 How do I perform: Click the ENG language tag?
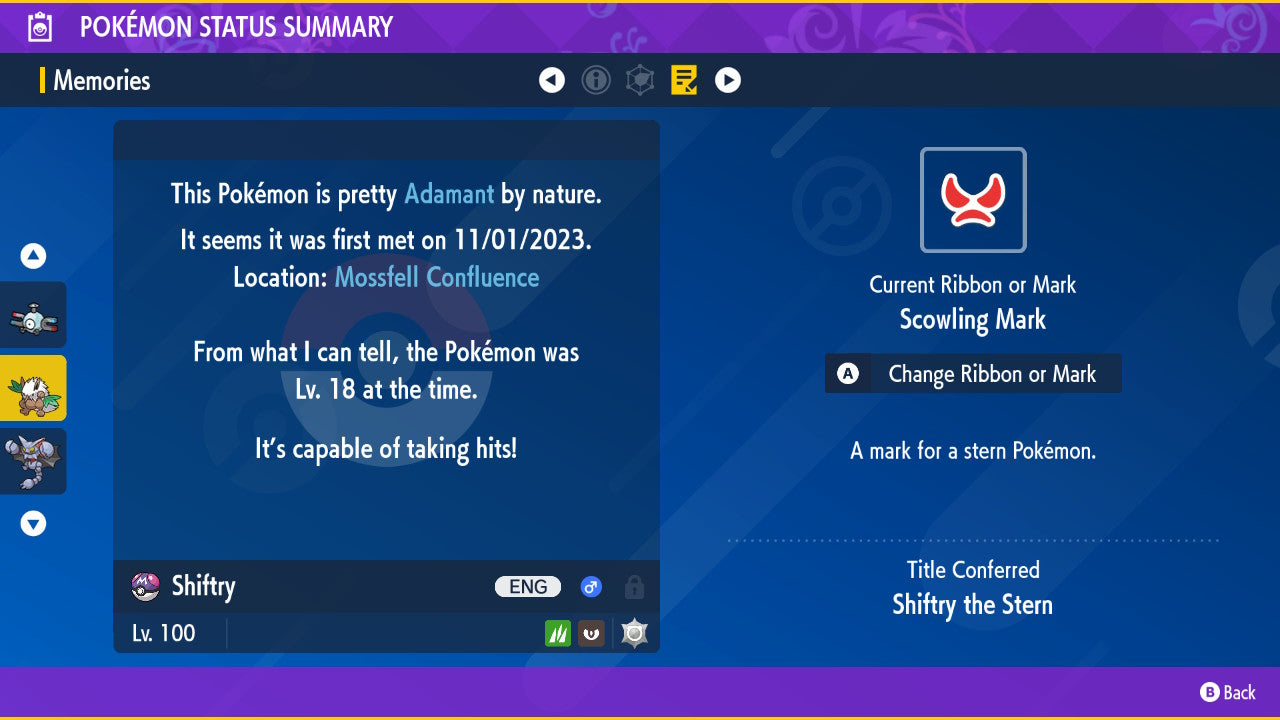click(x=527, y=587)
